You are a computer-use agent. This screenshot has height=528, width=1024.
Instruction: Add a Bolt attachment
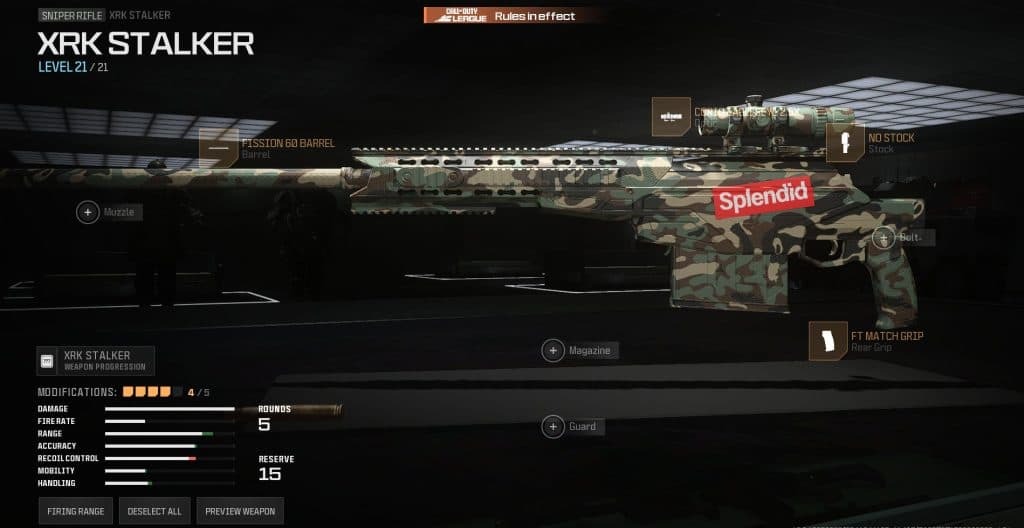click(884, 238)
